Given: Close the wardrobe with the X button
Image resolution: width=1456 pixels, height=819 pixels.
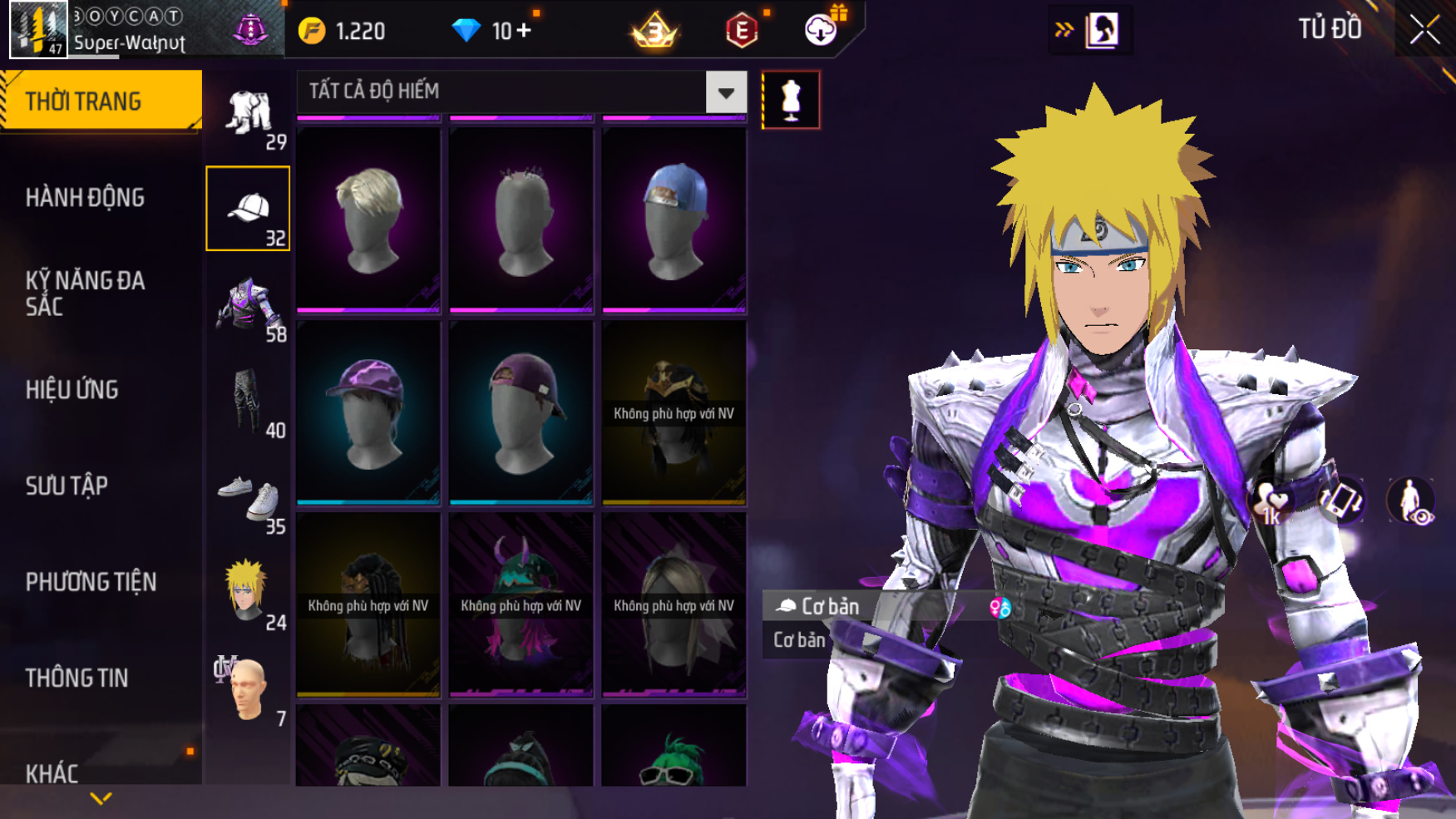Looking at the screenshot, I should click(x=1424, y=30).
